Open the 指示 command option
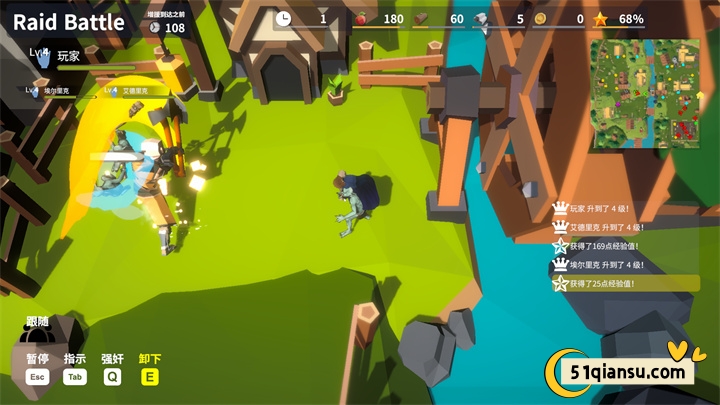Image resolution: width=720 pixels, height=405 pixels. (75, 359)
